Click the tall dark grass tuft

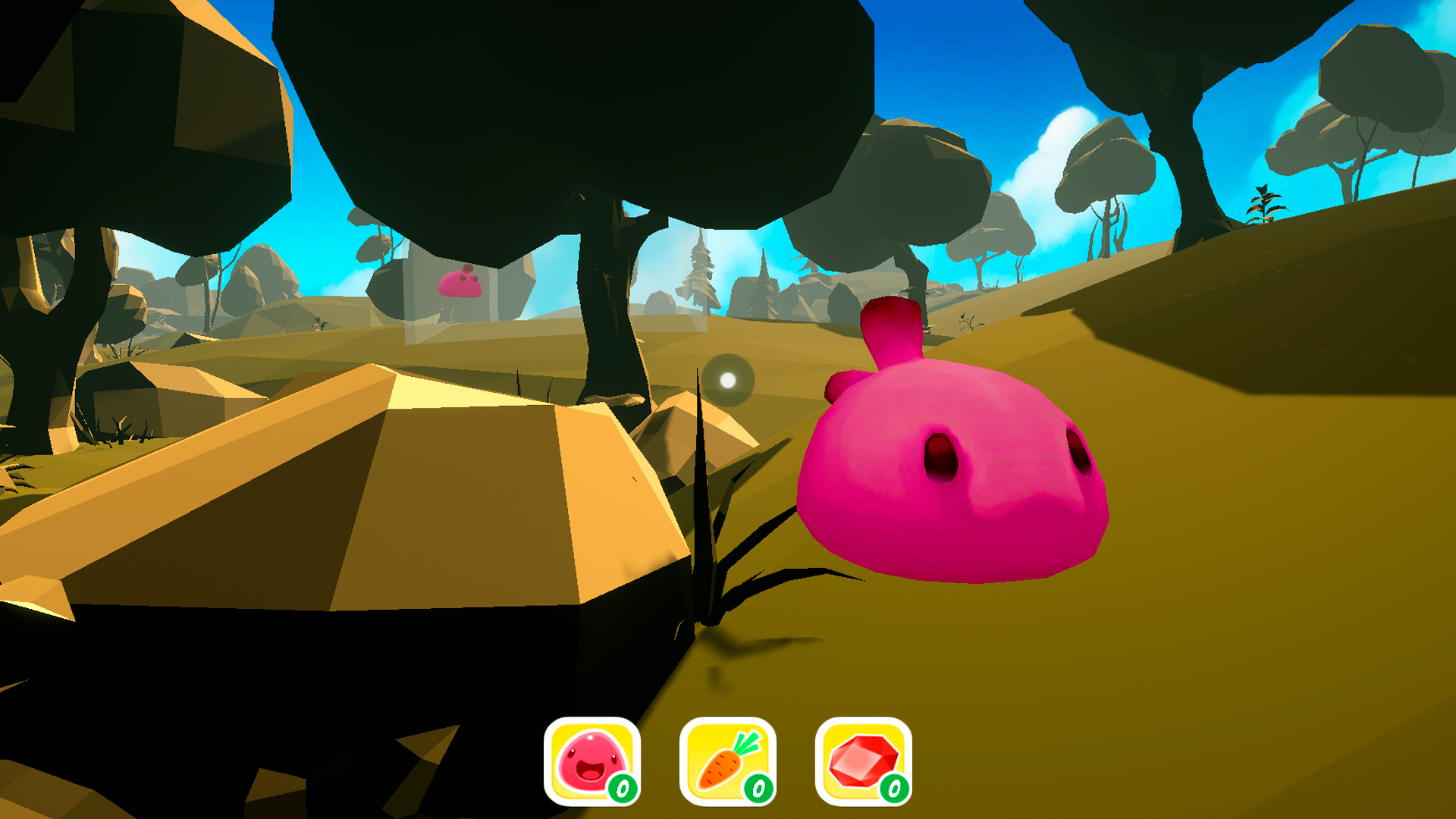coord(709,531)
